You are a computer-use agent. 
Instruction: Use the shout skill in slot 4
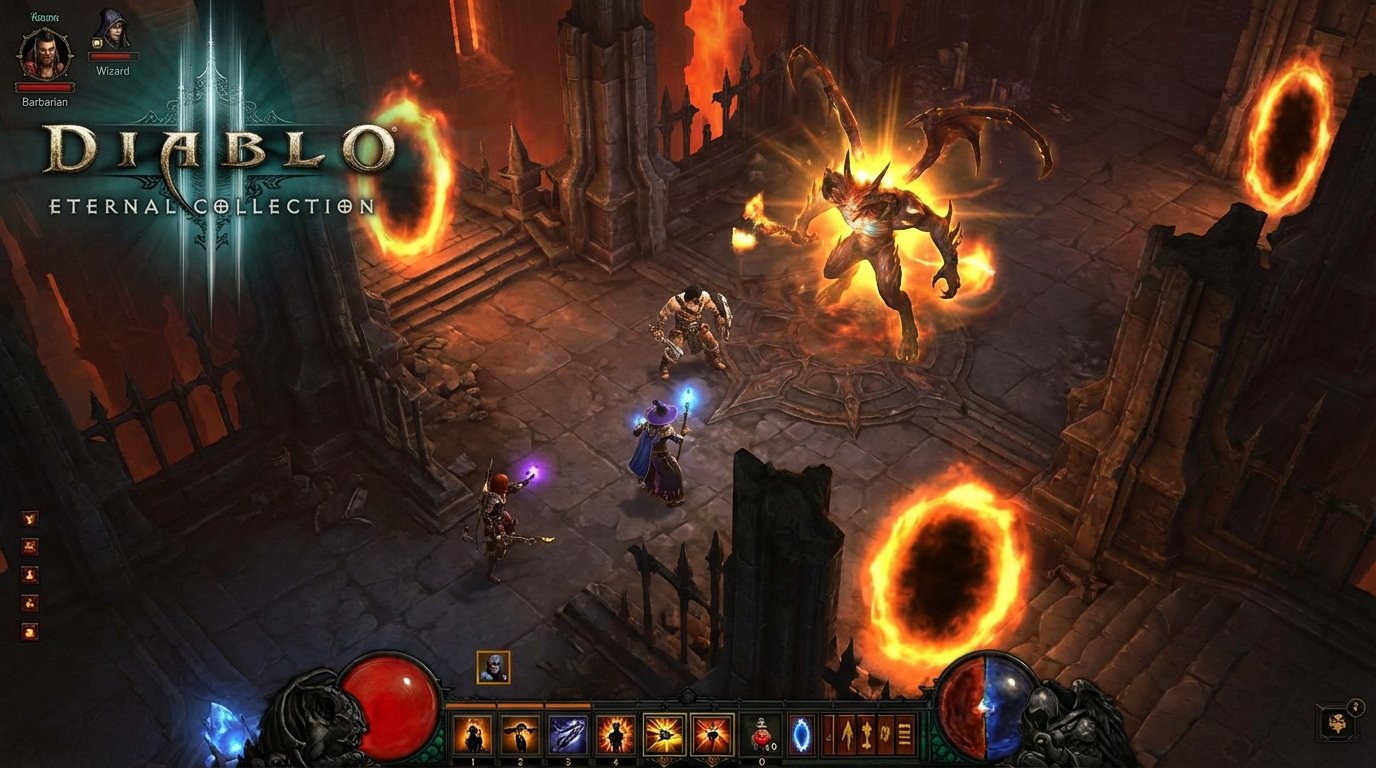click(614, 732)
